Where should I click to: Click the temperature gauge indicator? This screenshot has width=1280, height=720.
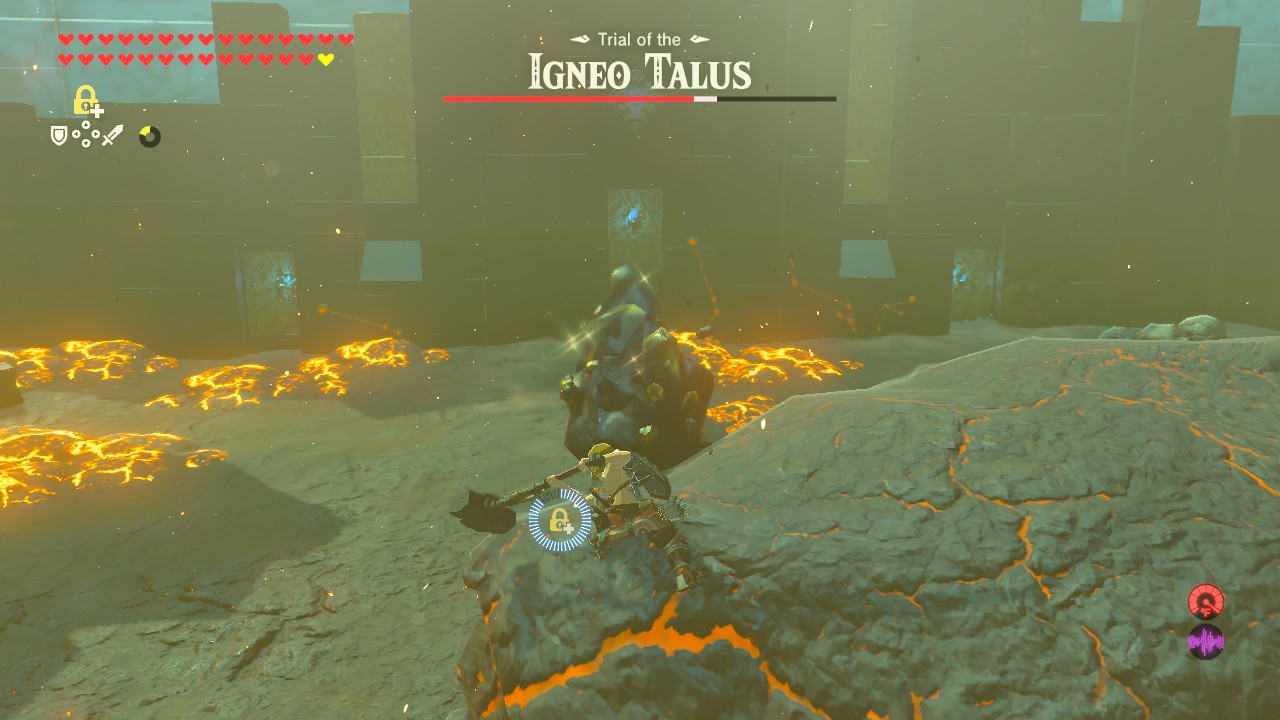coord(1207,601)
